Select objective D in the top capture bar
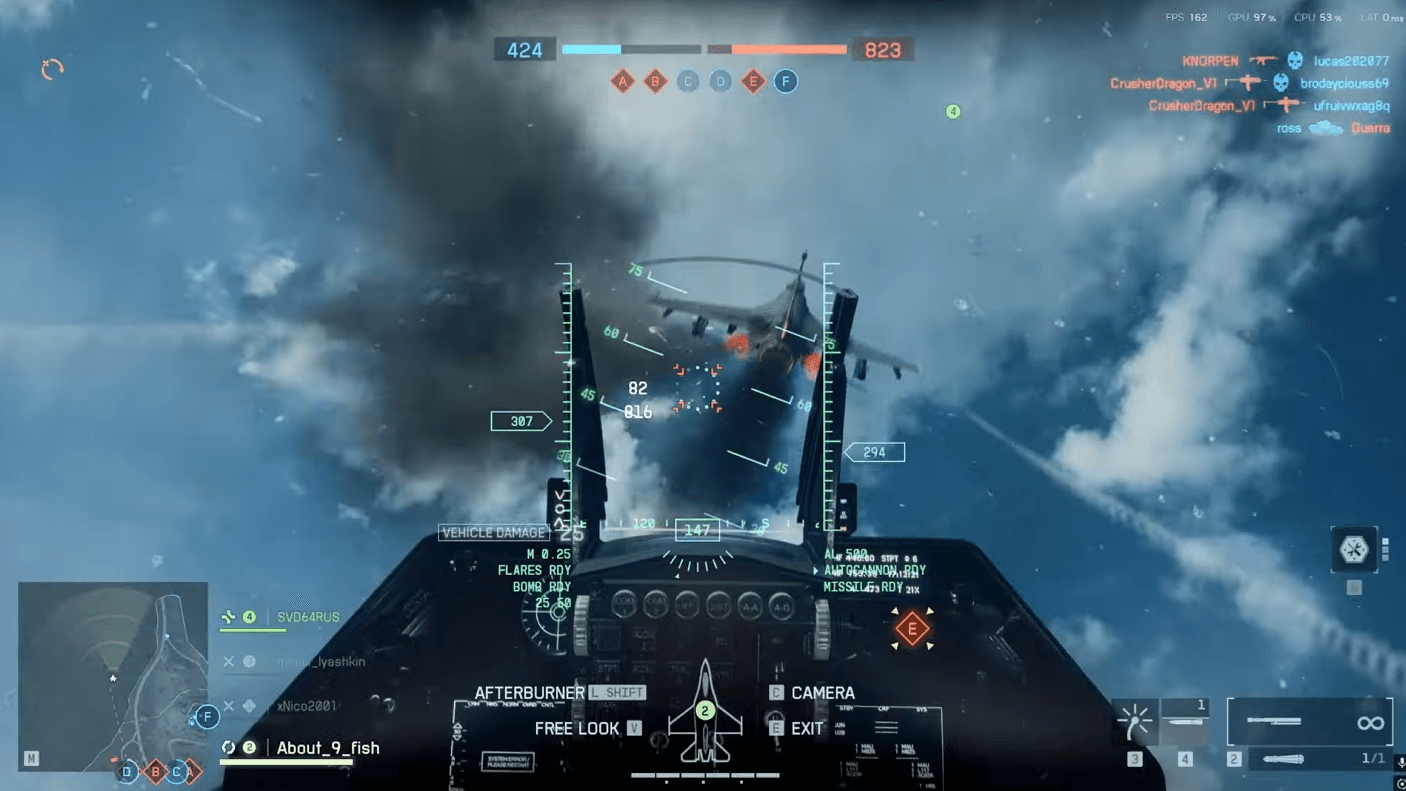The height and width of the screenshot is (791, 1406). coord(720,81)
